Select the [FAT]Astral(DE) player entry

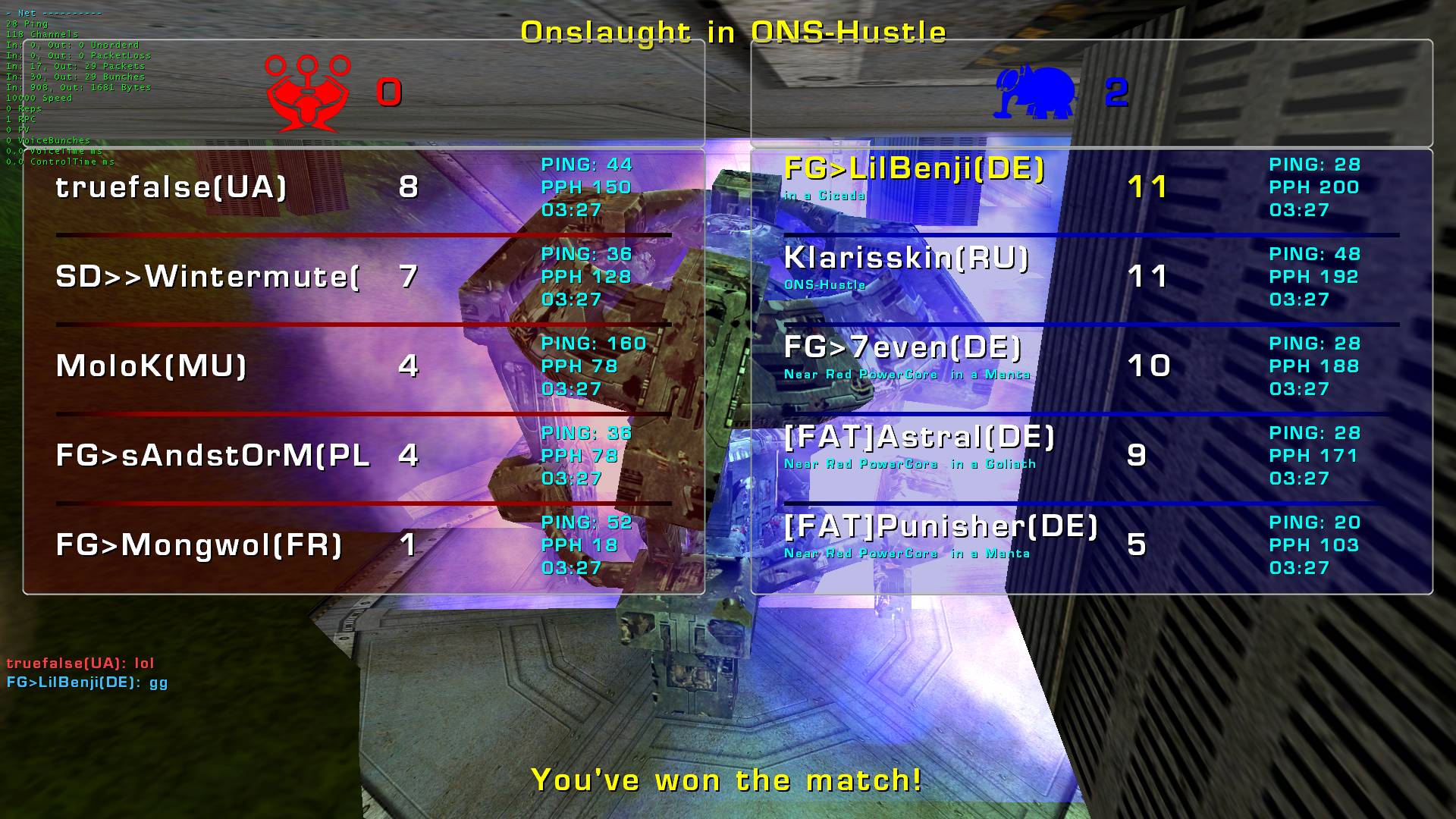[x=919, y=438]
